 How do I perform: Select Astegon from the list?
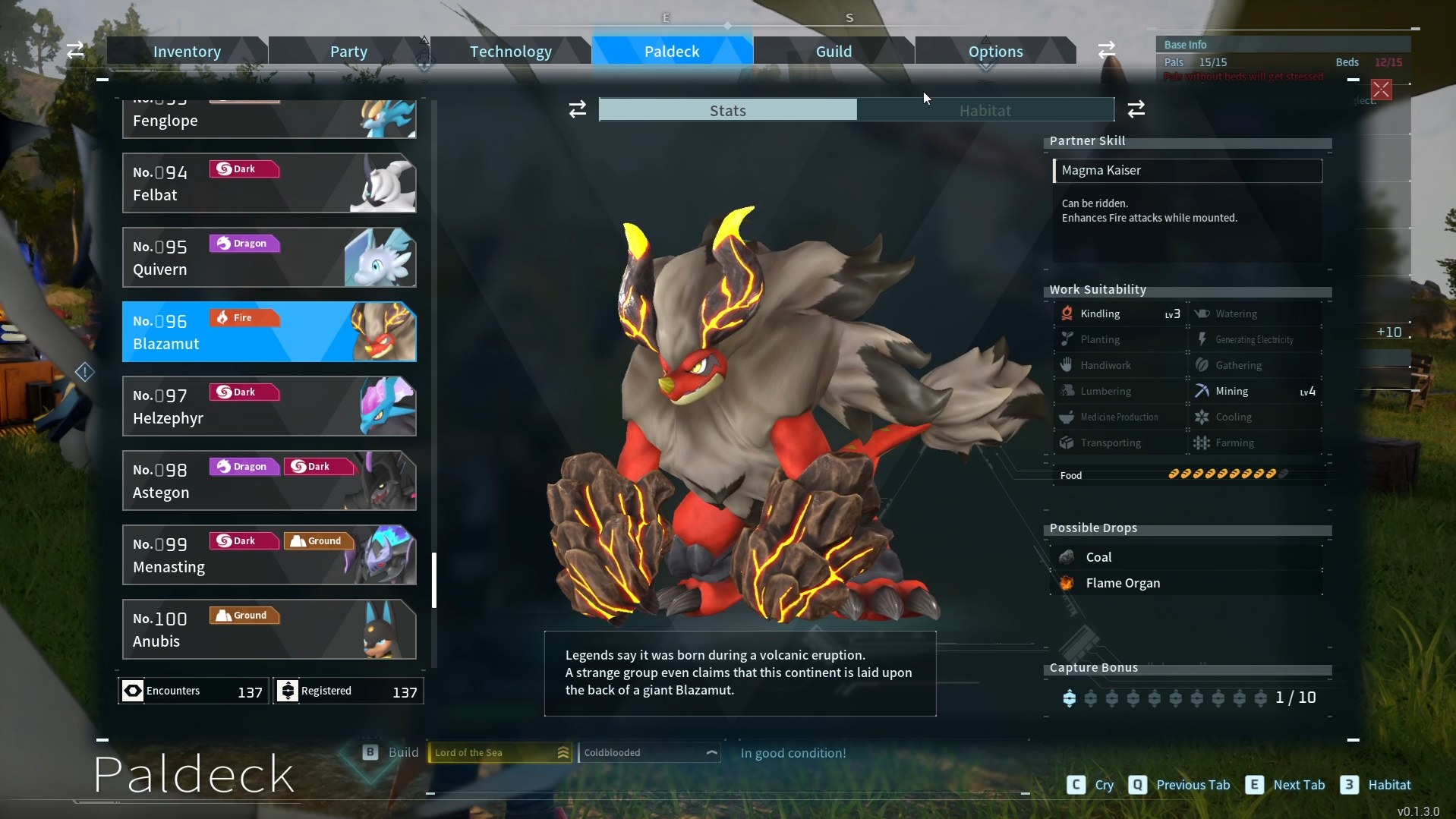269,481
